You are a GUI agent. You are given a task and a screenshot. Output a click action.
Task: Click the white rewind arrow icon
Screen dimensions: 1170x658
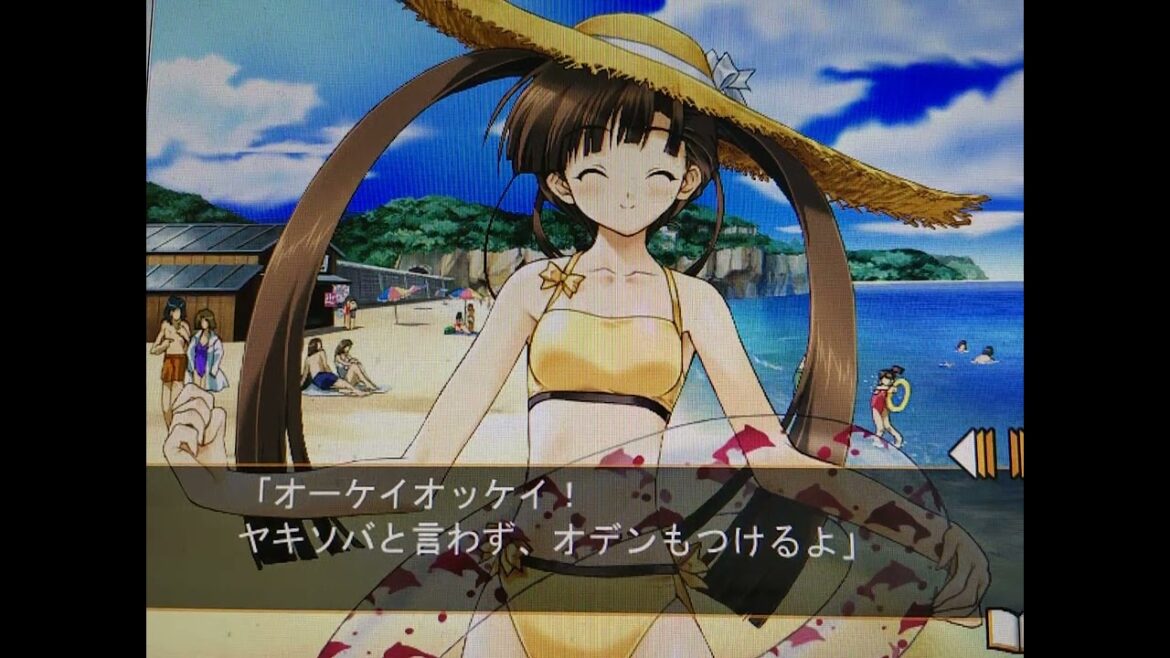[x=962, y=453]
